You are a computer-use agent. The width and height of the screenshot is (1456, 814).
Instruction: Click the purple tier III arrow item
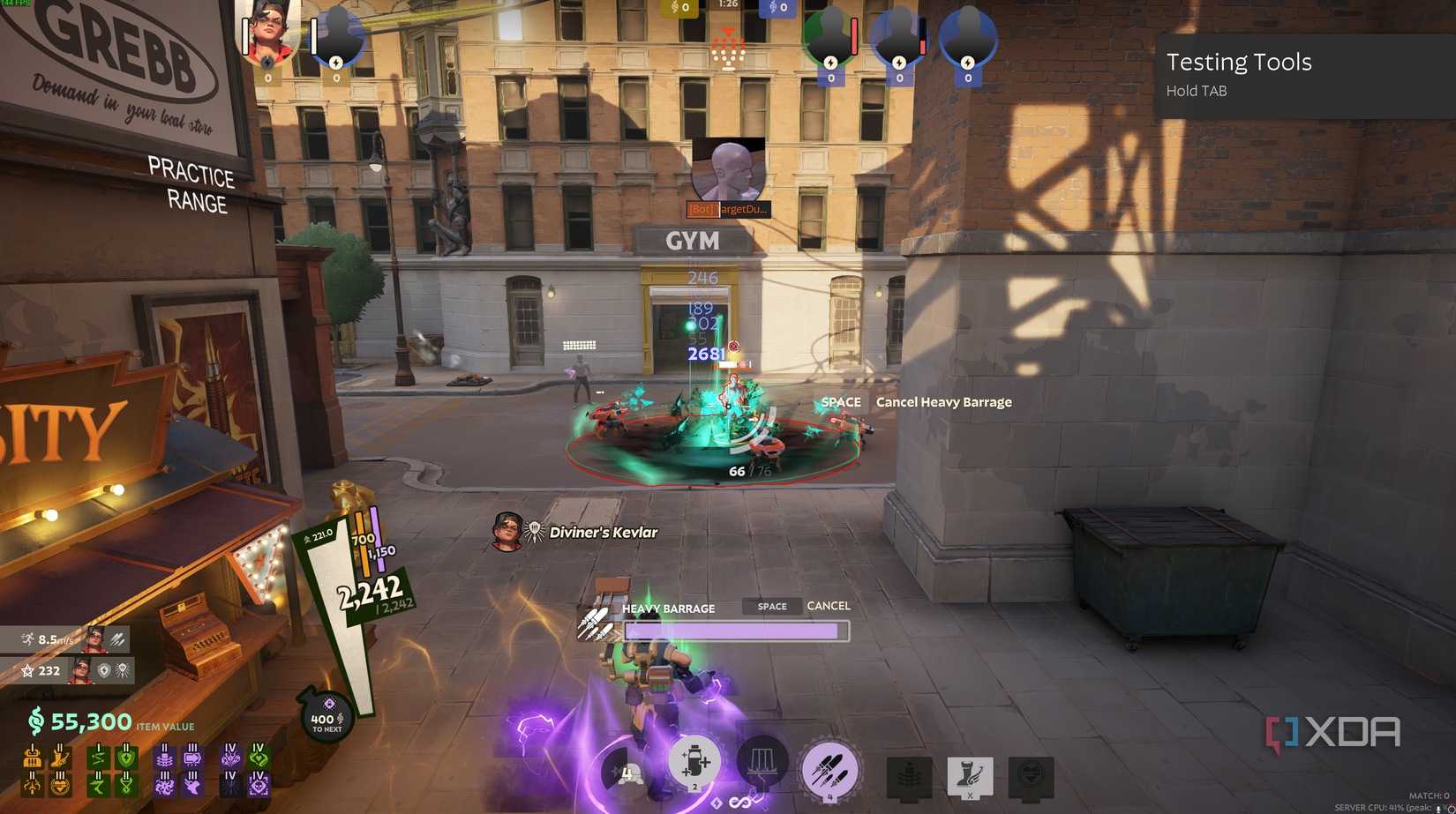192,758
